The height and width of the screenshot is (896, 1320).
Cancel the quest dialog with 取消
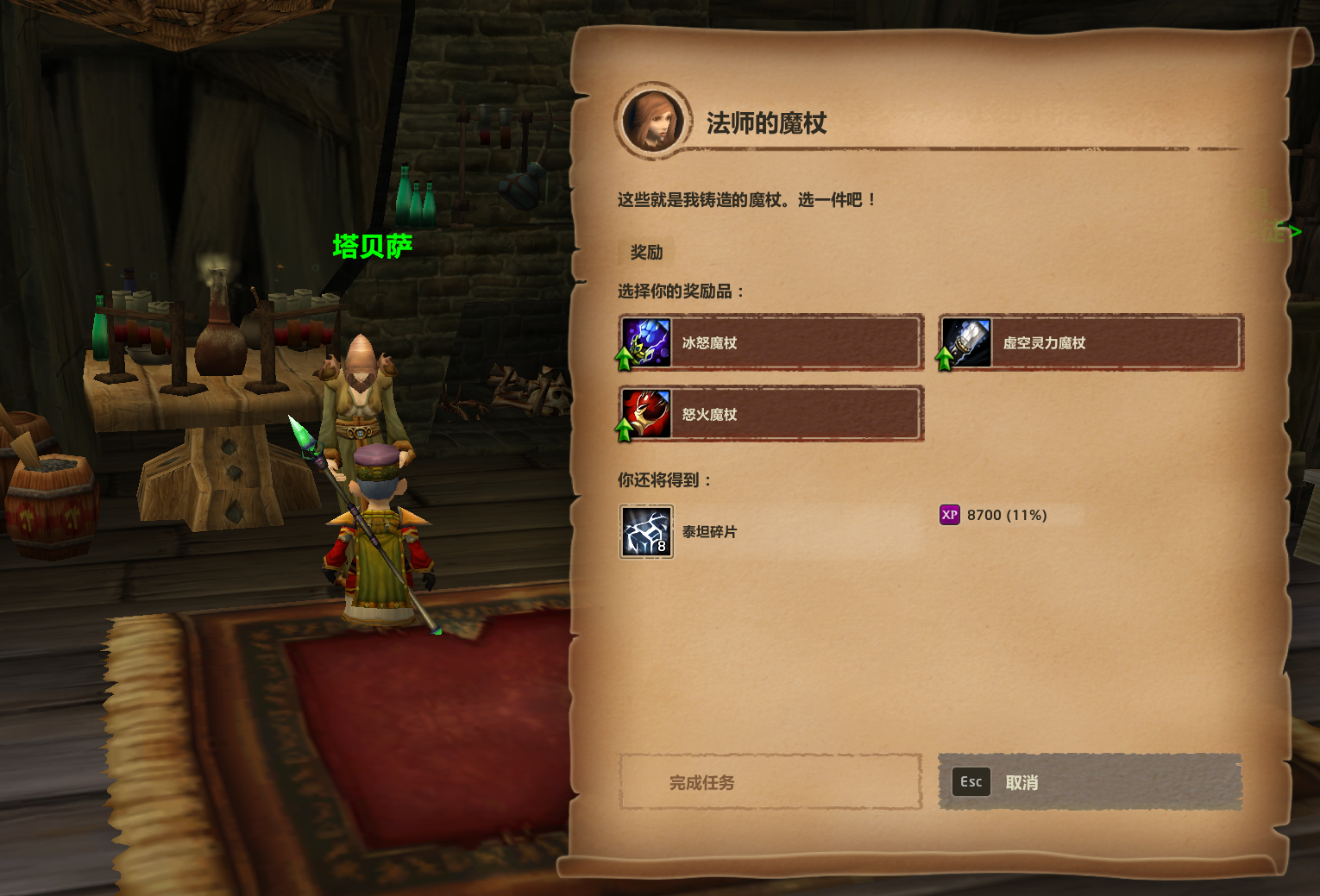1090,782
